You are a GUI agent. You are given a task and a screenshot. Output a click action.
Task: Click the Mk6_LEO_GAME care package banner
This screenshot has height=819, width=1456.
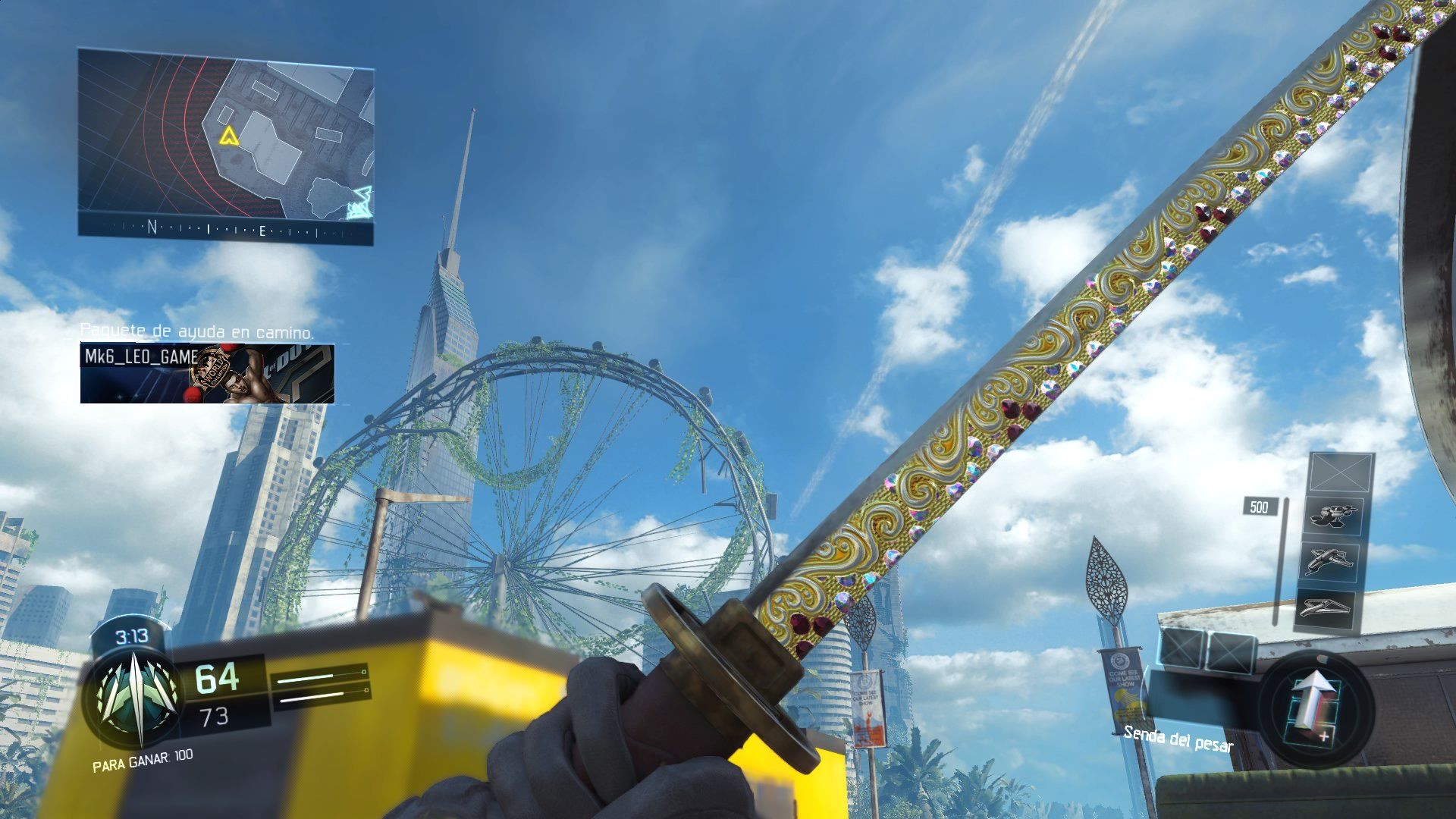[209, 373]
